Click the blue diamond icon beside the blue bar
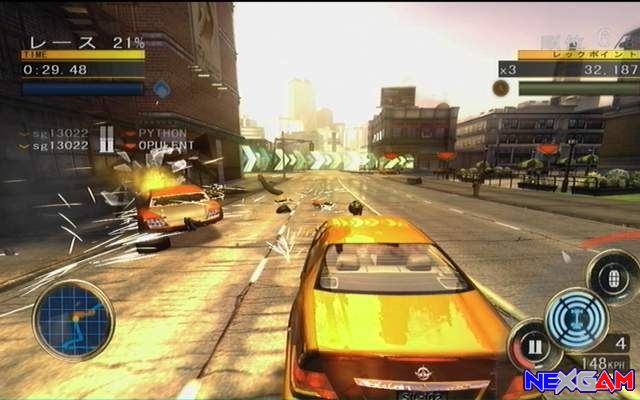The height and width of the screenshot is (400, 640). click(x=161, y=88)
